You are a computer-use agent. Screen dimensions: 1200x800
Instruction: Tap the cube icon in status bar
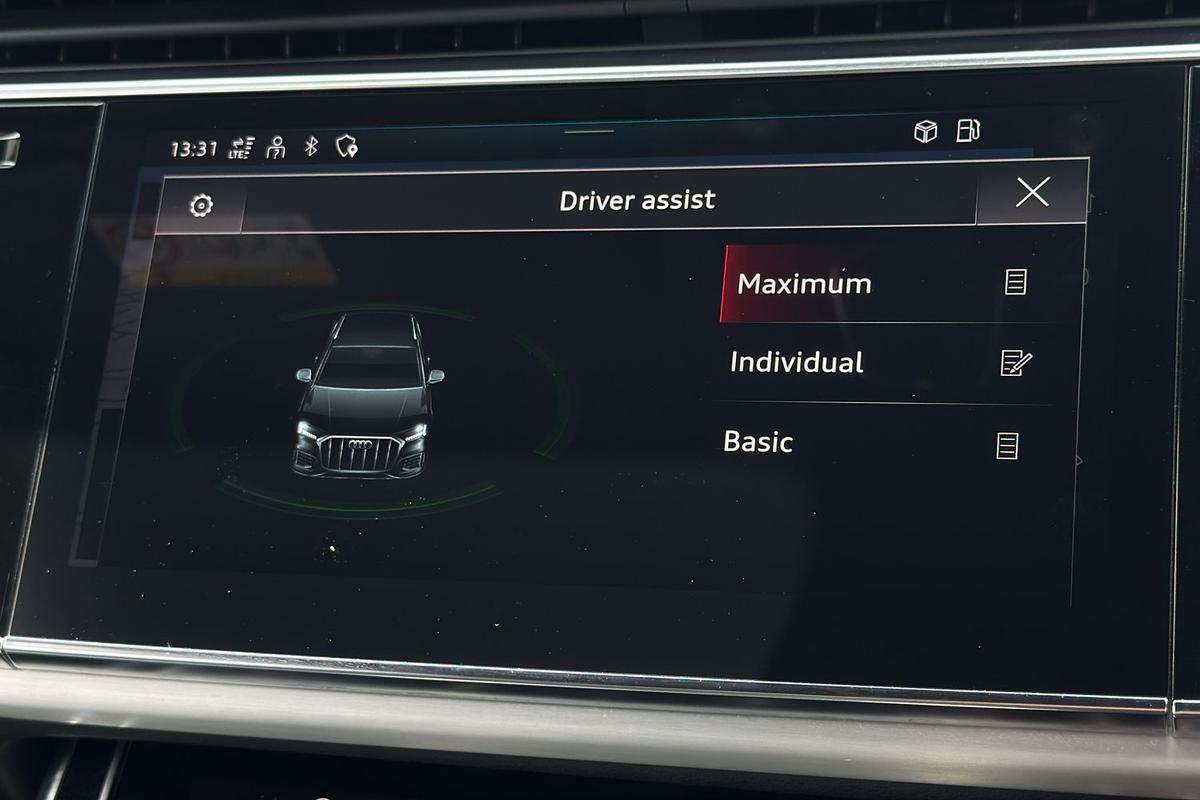pyautogui.click(x=926, y=132)
